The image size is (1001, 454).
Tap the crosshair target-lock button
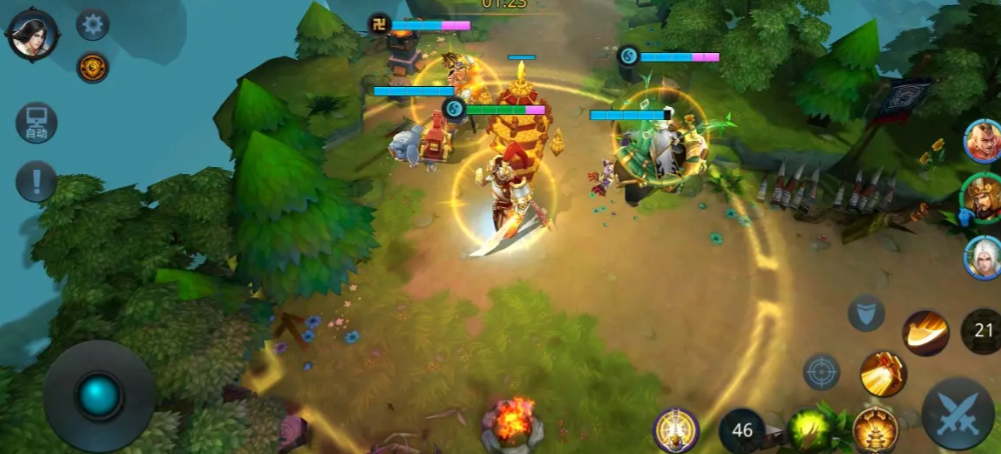tap(822, 372)
